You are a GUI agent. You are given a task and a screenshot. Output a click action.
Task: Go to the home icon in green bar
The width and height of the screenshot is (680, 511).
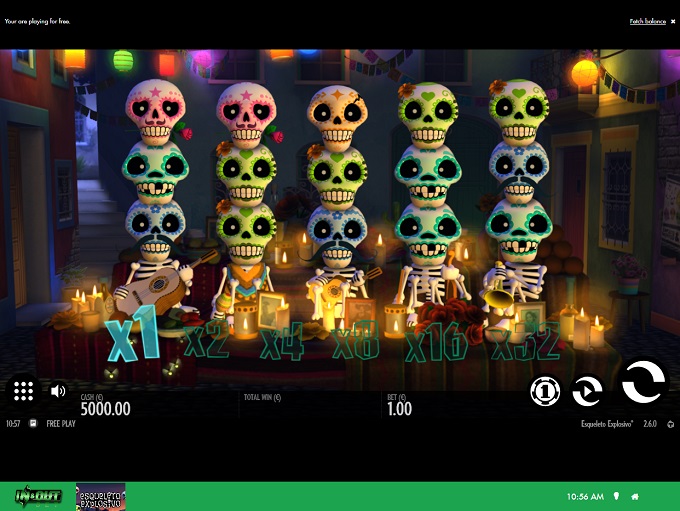point(634,496)
